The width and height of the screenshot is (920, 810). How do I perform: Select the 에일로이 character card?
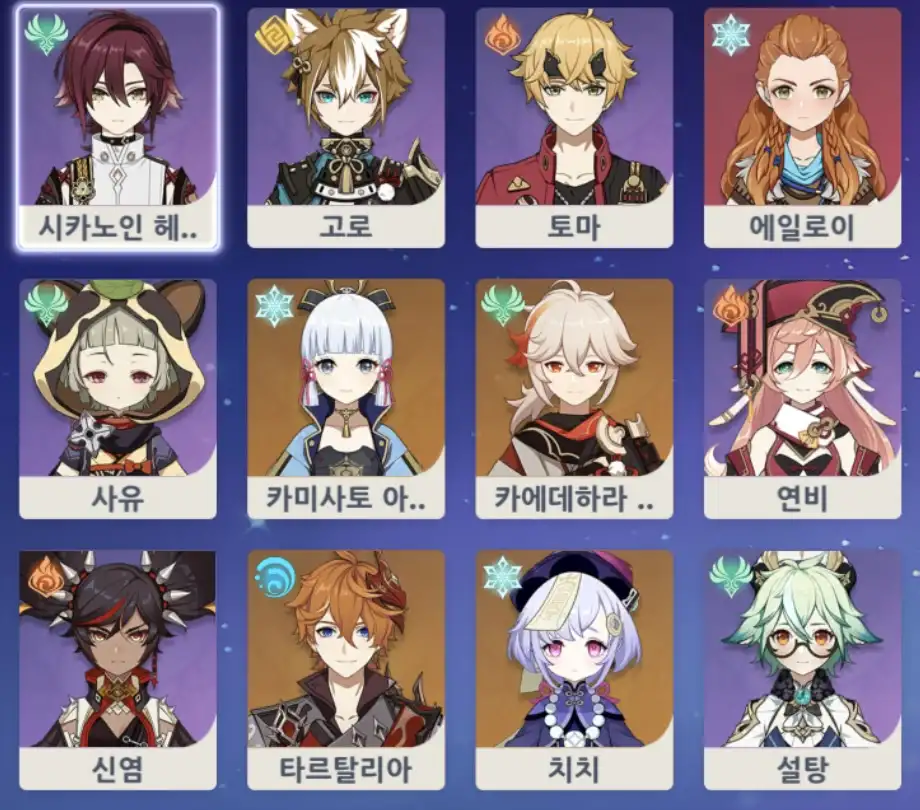802,128
